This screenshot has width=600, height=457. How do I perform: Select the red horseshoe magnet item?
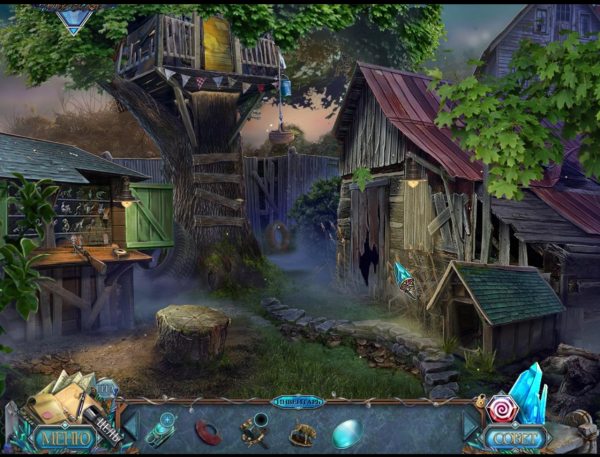click(x=209, y=432)
